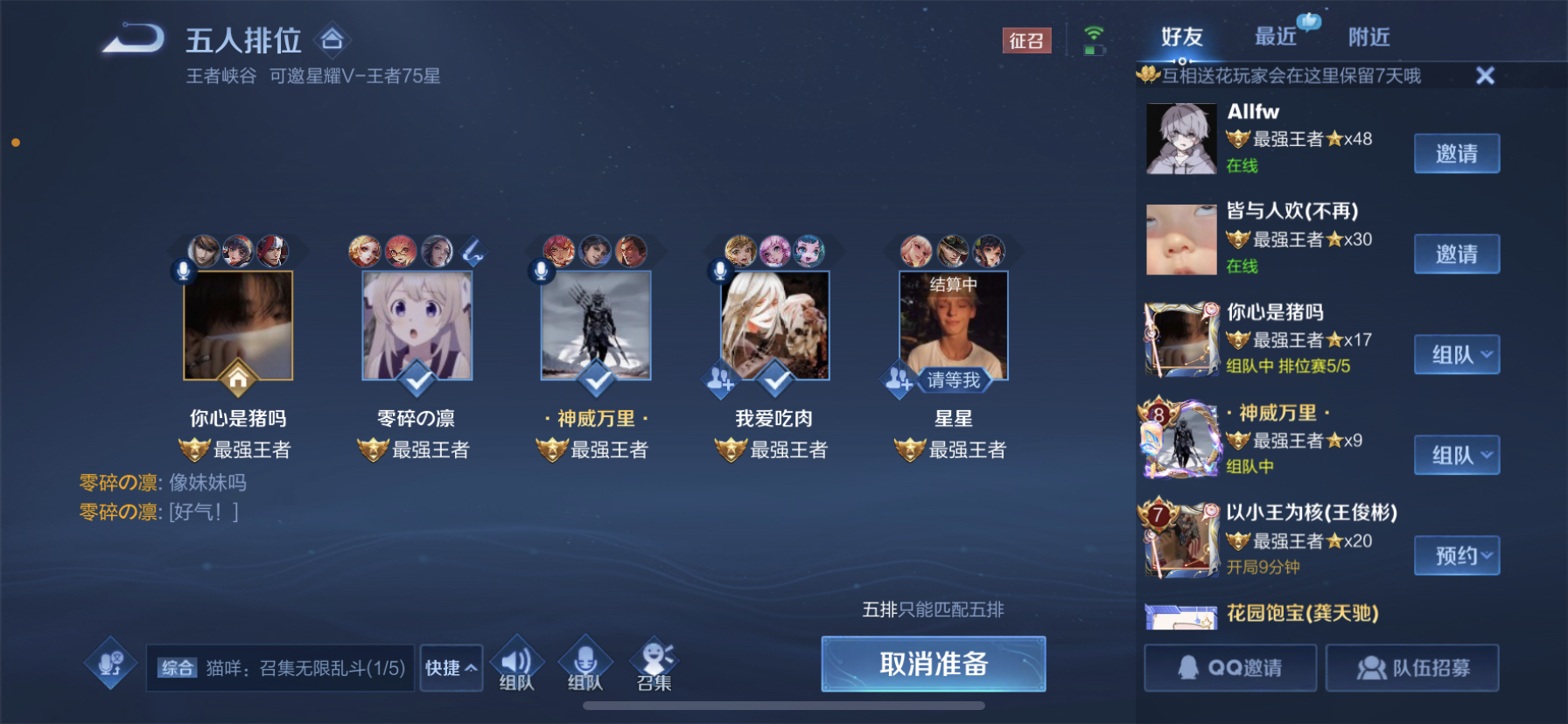1568x724 pixels.
Task: Open 队伍招募 team recruitment
Action: point(1411,668)
